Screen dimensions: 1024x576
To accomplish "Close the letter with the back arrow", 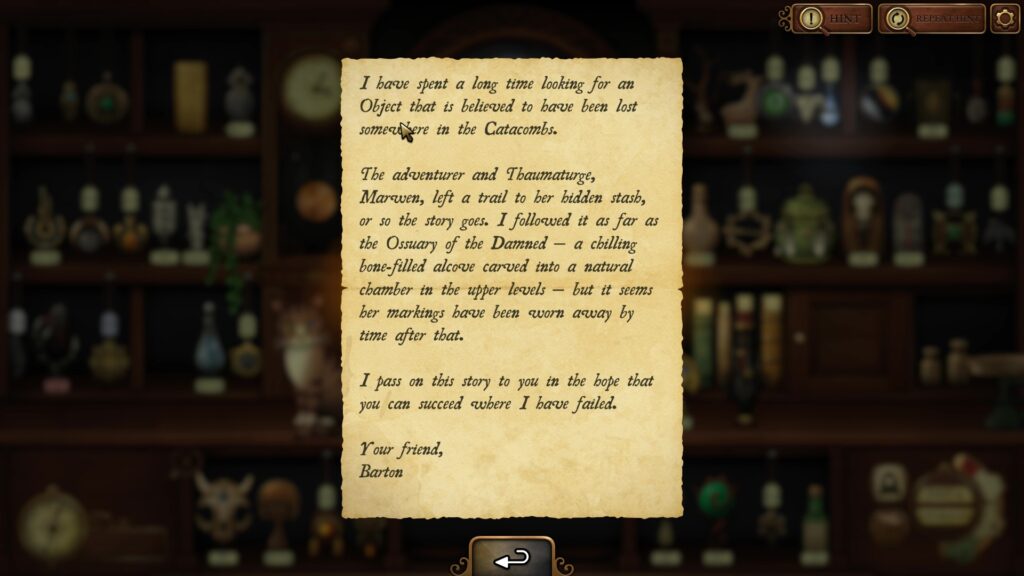I will point(512,559).
